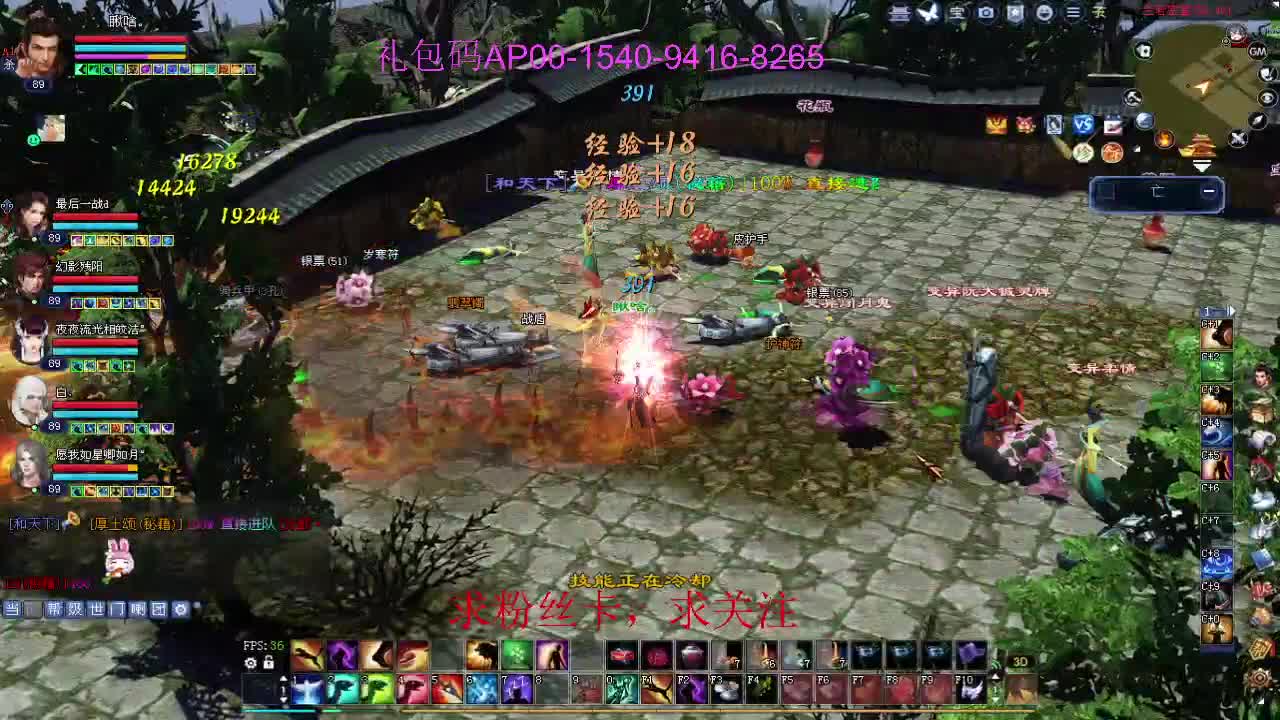This screenshot has height=720, width=1280.
Task: Click the screenshot camera icon in the top toolbar
Action: [986, 13]
